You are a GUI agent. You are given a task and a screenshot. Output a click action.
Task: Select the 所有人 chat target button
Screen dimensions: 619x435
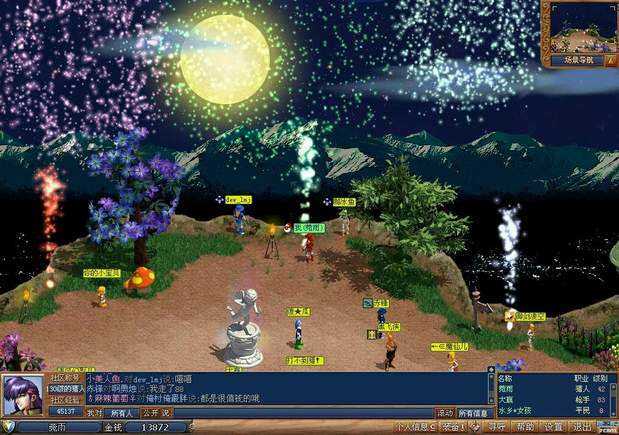point(122,412)
